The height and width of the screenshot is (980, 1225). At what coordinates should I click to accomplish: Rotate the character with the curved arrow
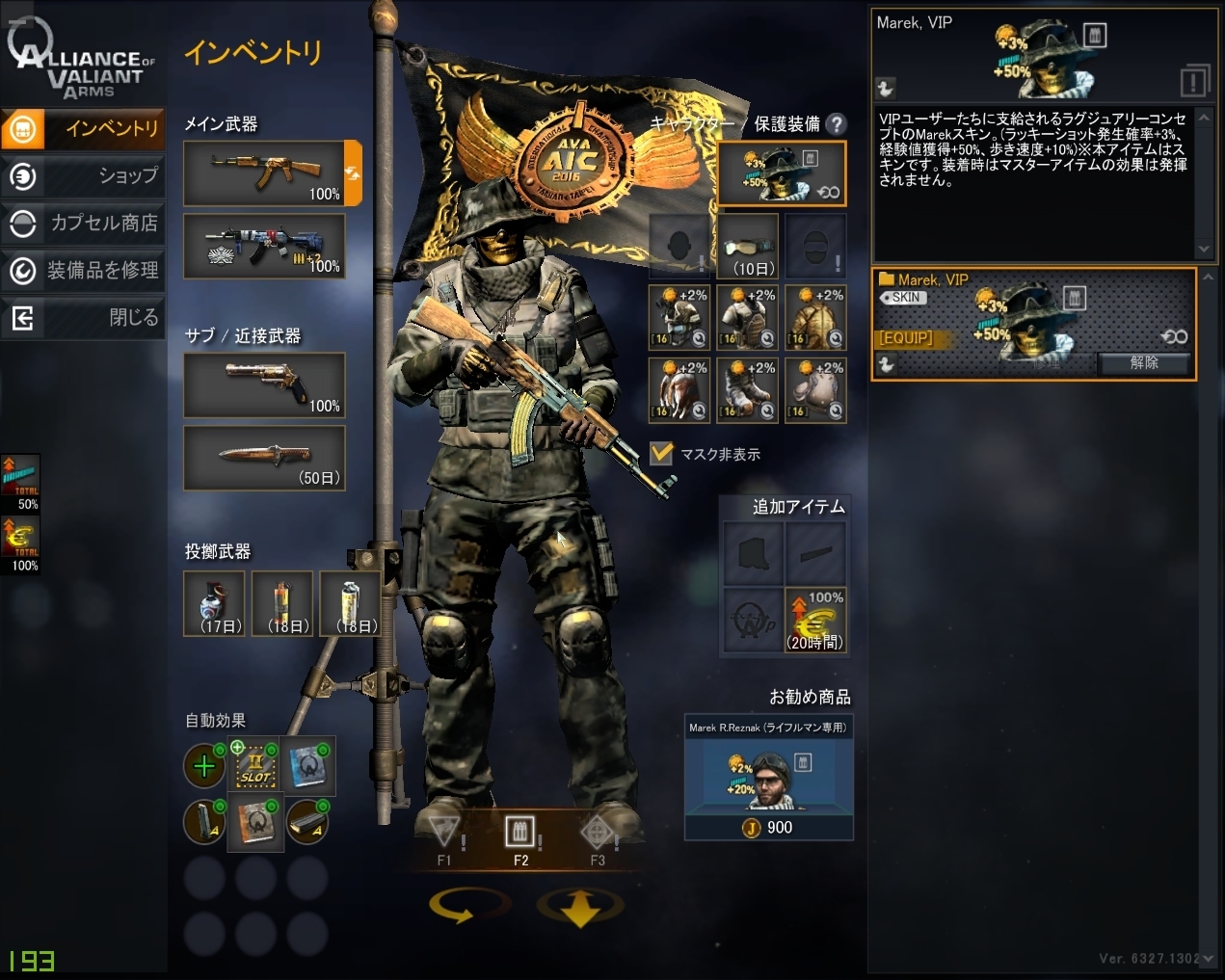pos(469,906)
